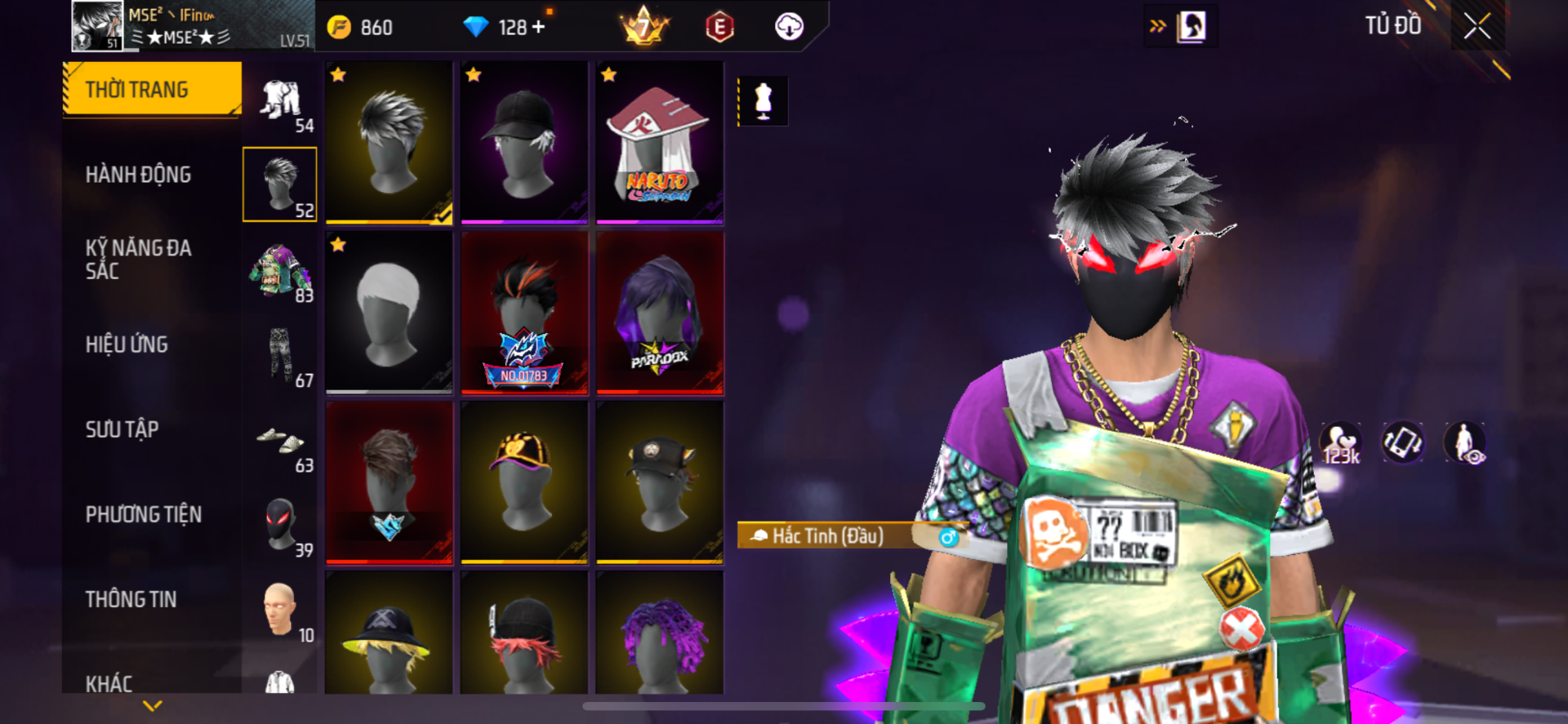
Task: Choose the Paradox purple hair item
Action: coord(660,313)
